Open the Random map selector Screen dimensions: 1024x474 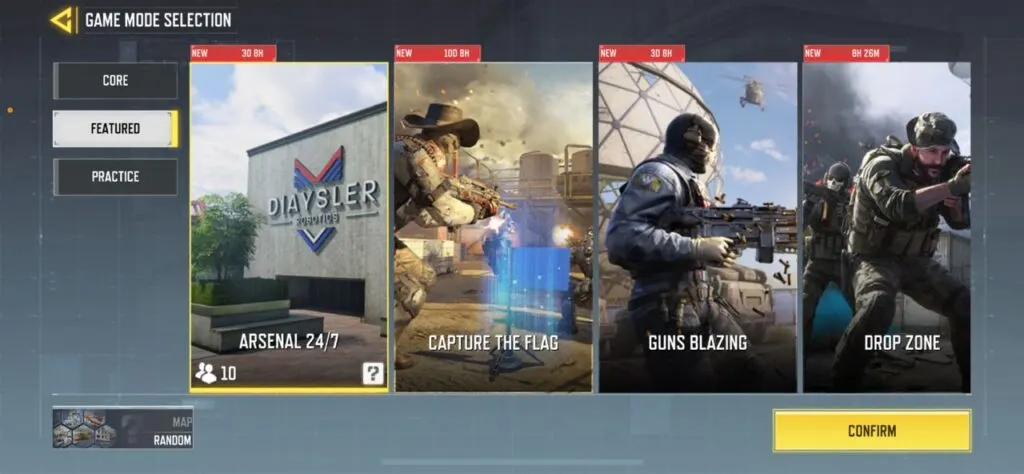pyautogui.click(x=123, y=428)
